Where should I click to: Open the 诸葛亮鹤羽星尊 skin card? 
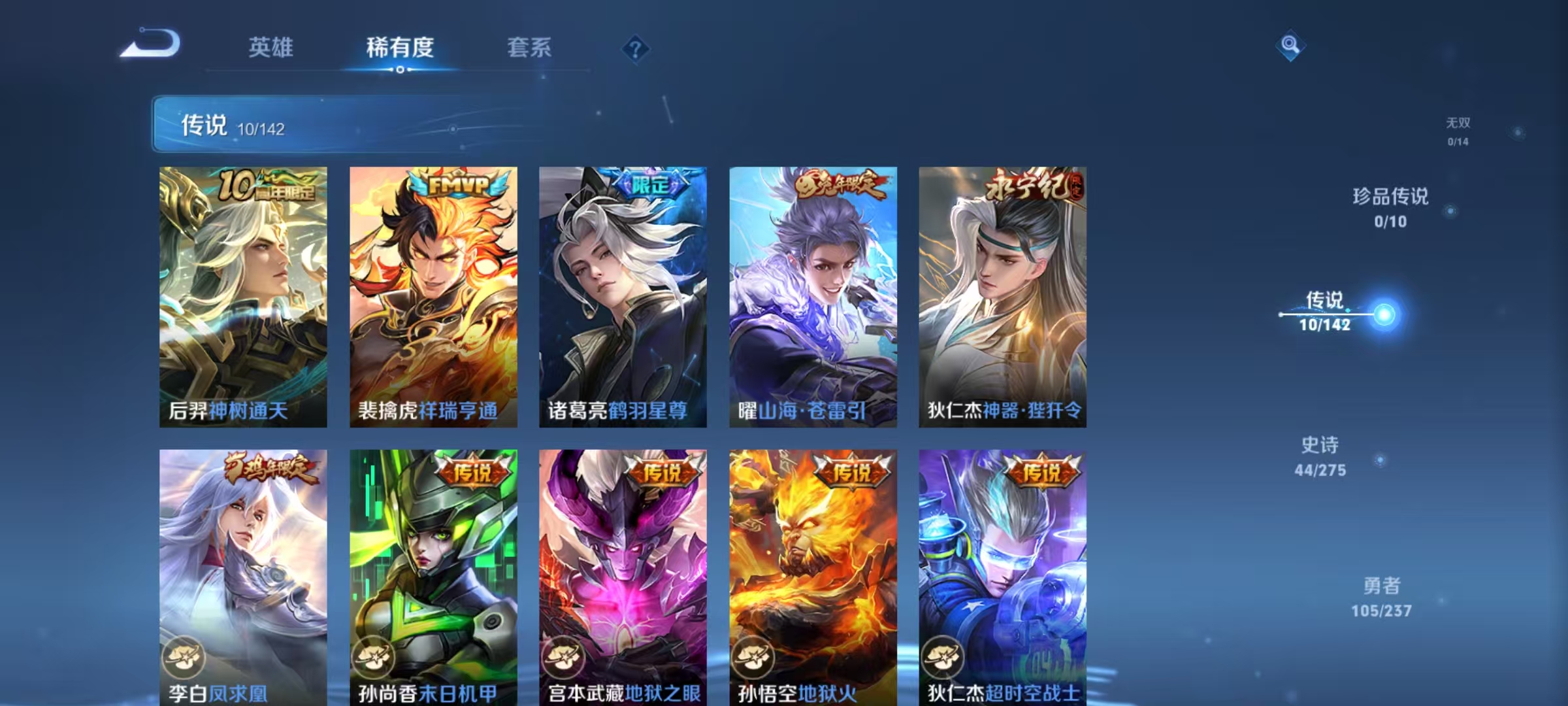tap(621, 294)
